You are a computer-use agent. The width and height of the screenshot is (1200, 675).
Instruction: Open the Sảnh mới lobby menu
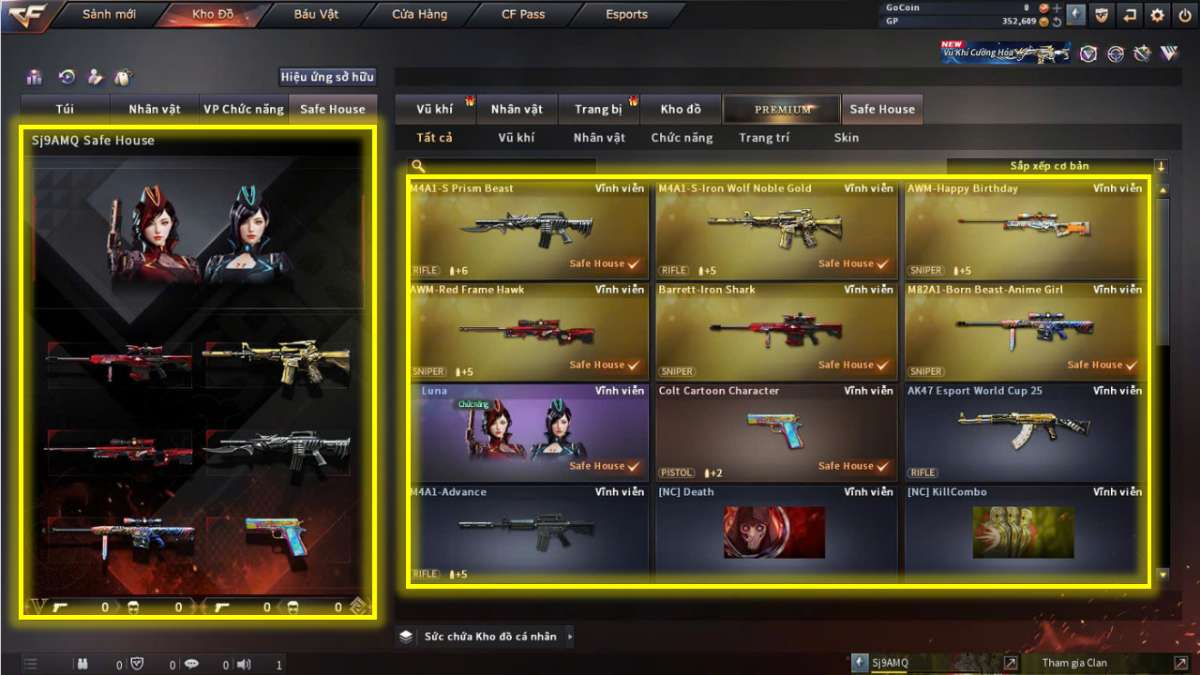pyautogui.click(x=109, y=15)
